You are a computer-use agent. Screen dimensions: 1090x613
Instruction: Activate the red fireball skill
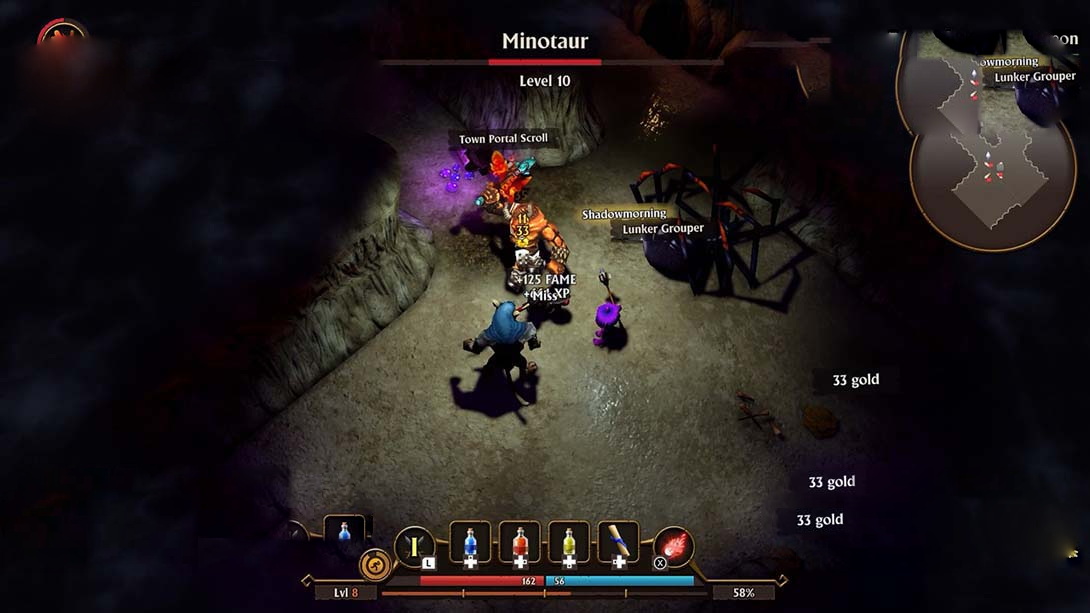[673, 547]
